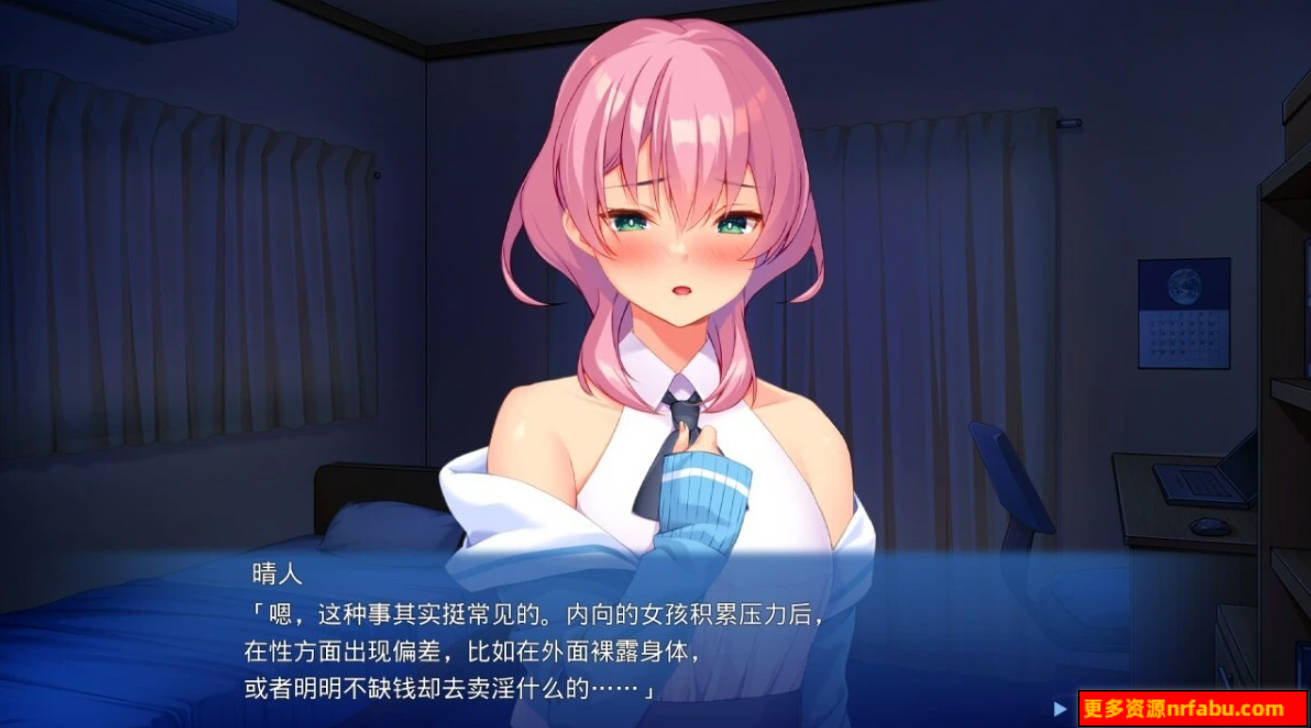Select the wall calendar with earth picture
Screen dimensions: 1311x728
coord(1184,310)
